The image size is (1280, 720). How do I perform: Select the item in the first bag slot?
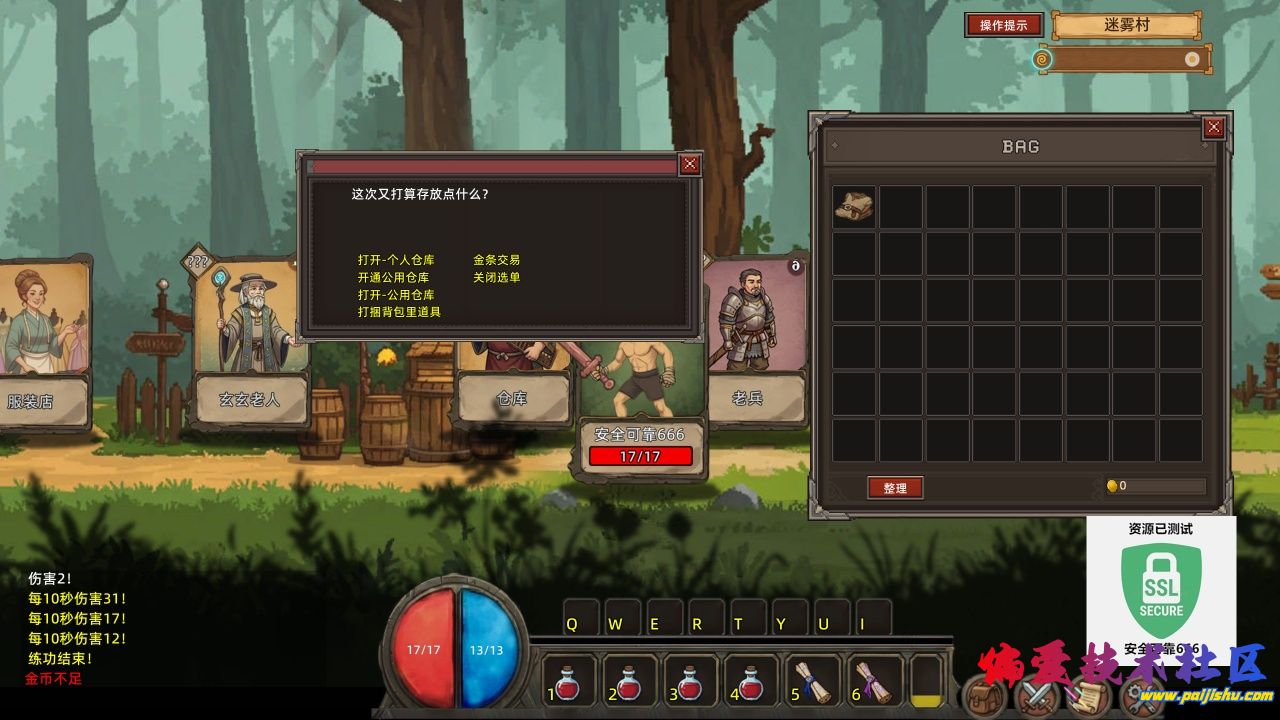coord(854,206)
